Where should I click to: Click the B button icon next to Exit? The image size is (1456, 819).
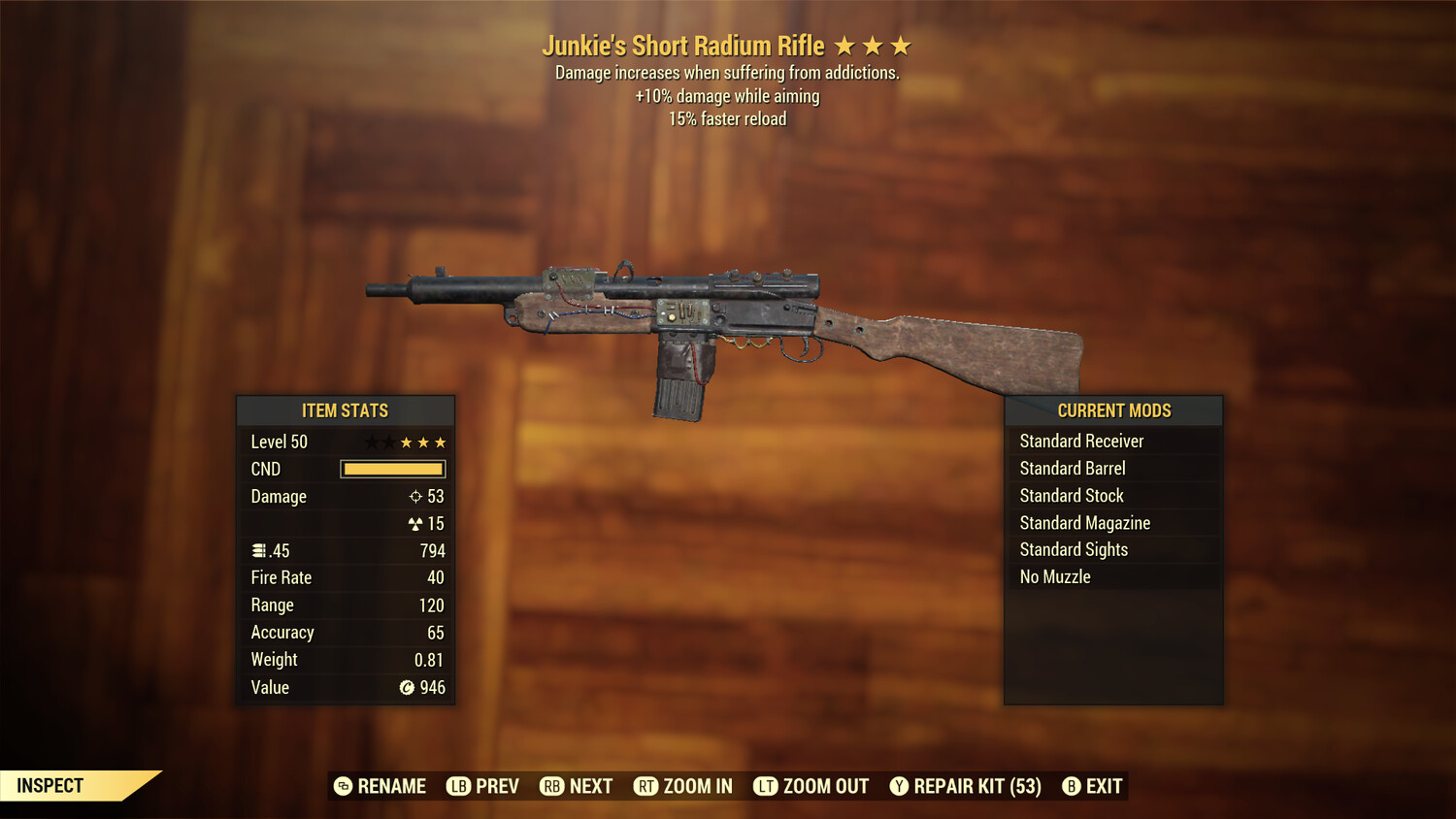[x=1072, y=786]
